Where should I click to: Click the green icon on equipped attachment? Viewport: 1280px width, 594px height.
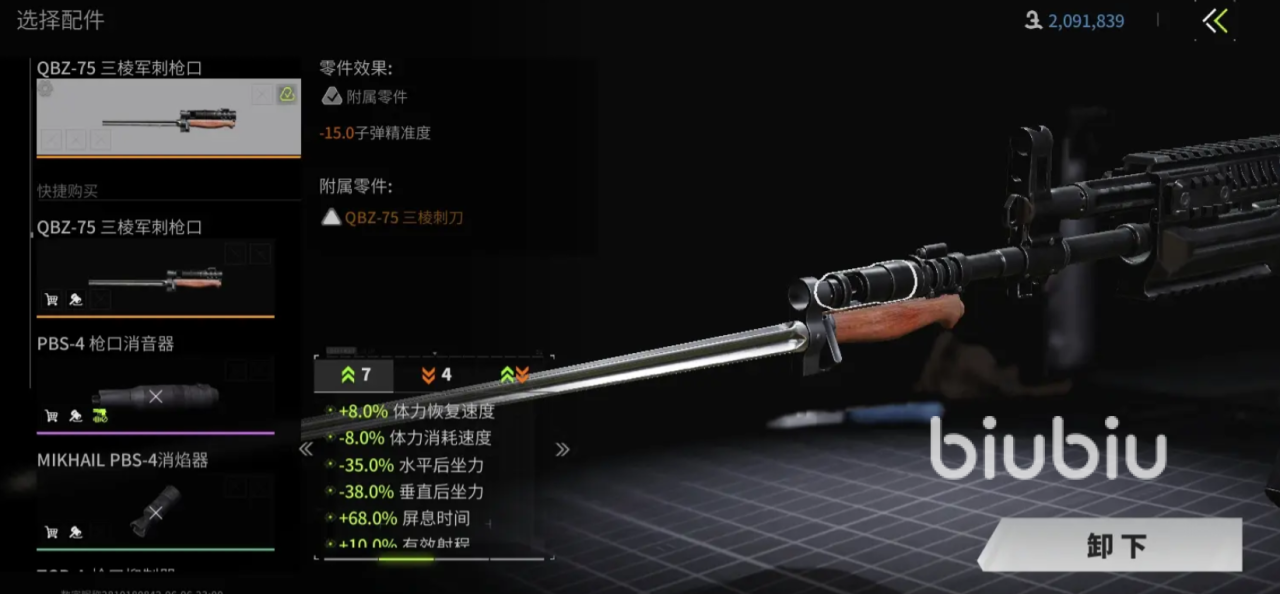(287, 94)
